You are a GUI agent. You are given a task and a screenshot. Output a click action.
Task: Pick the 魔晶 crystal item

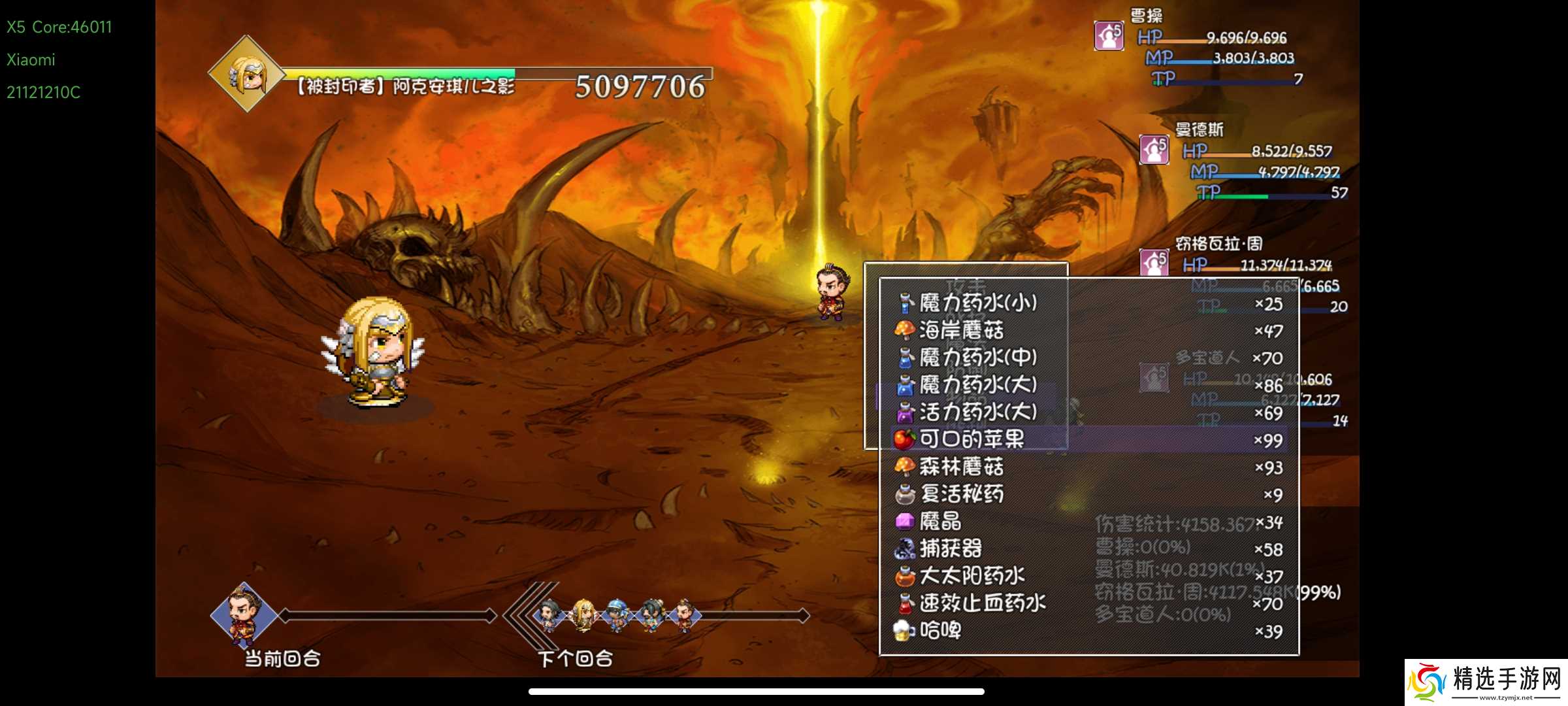939,522
